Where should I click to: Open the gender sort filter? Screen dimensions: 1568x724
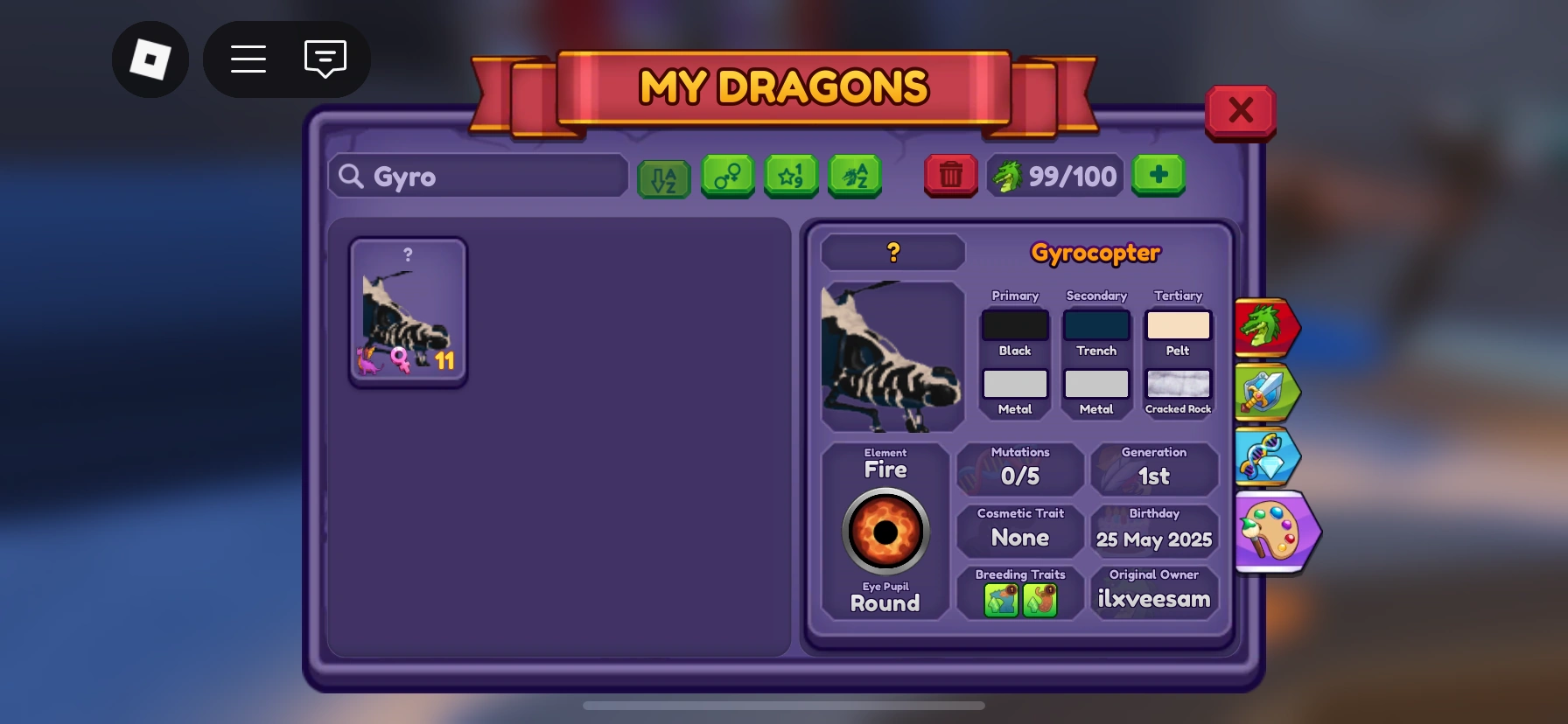coord(728,176)
